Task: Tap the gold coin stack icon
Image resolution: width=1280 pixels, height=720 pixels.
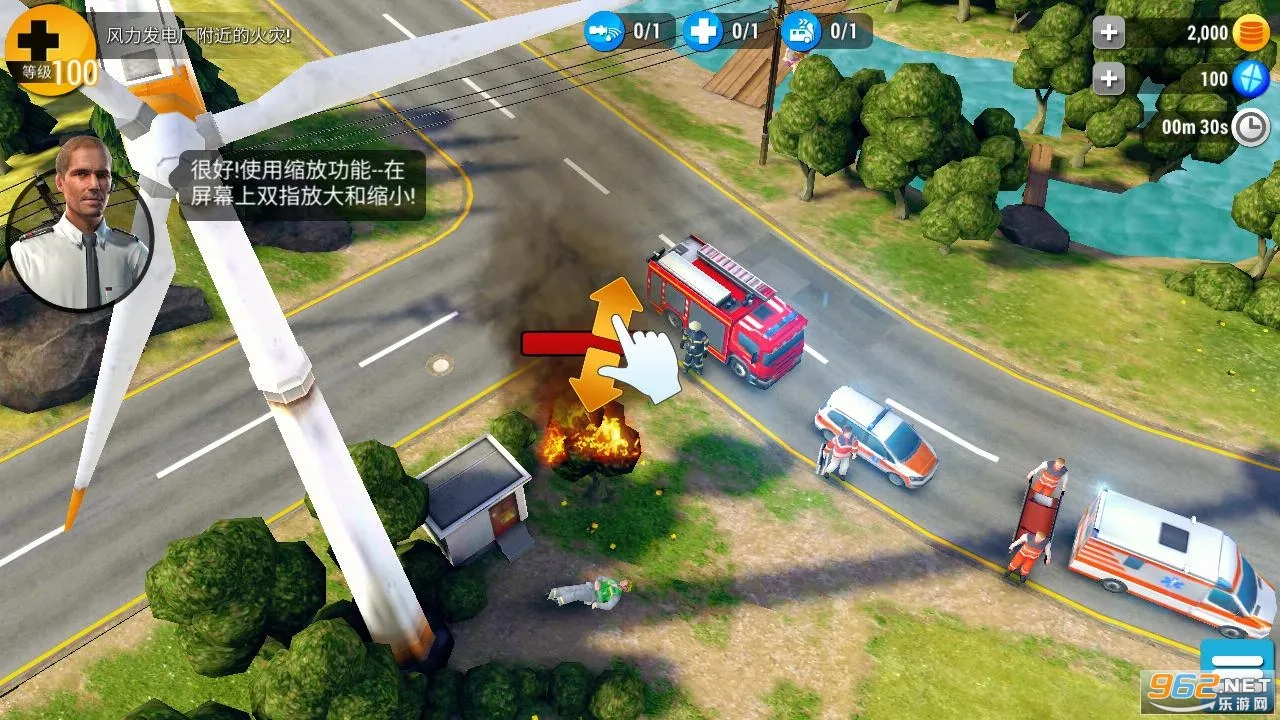Action: [x=1250, y=32]
